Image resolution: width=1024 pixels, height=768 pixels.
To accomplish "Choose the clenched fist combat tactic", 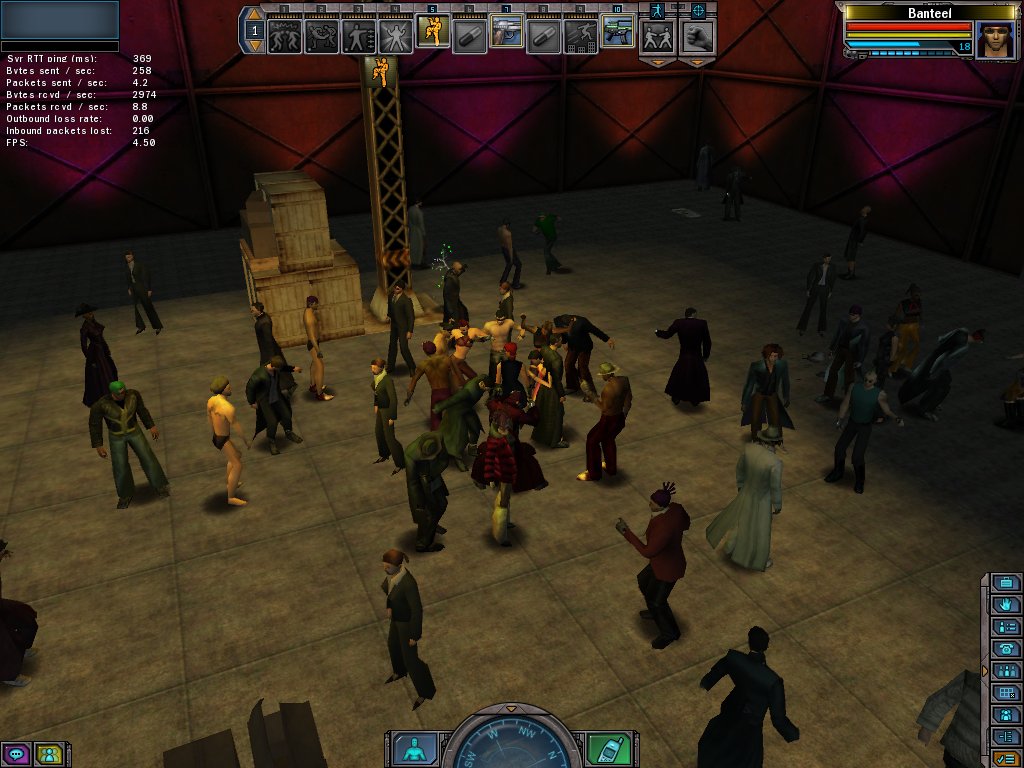I will (697, 38).
